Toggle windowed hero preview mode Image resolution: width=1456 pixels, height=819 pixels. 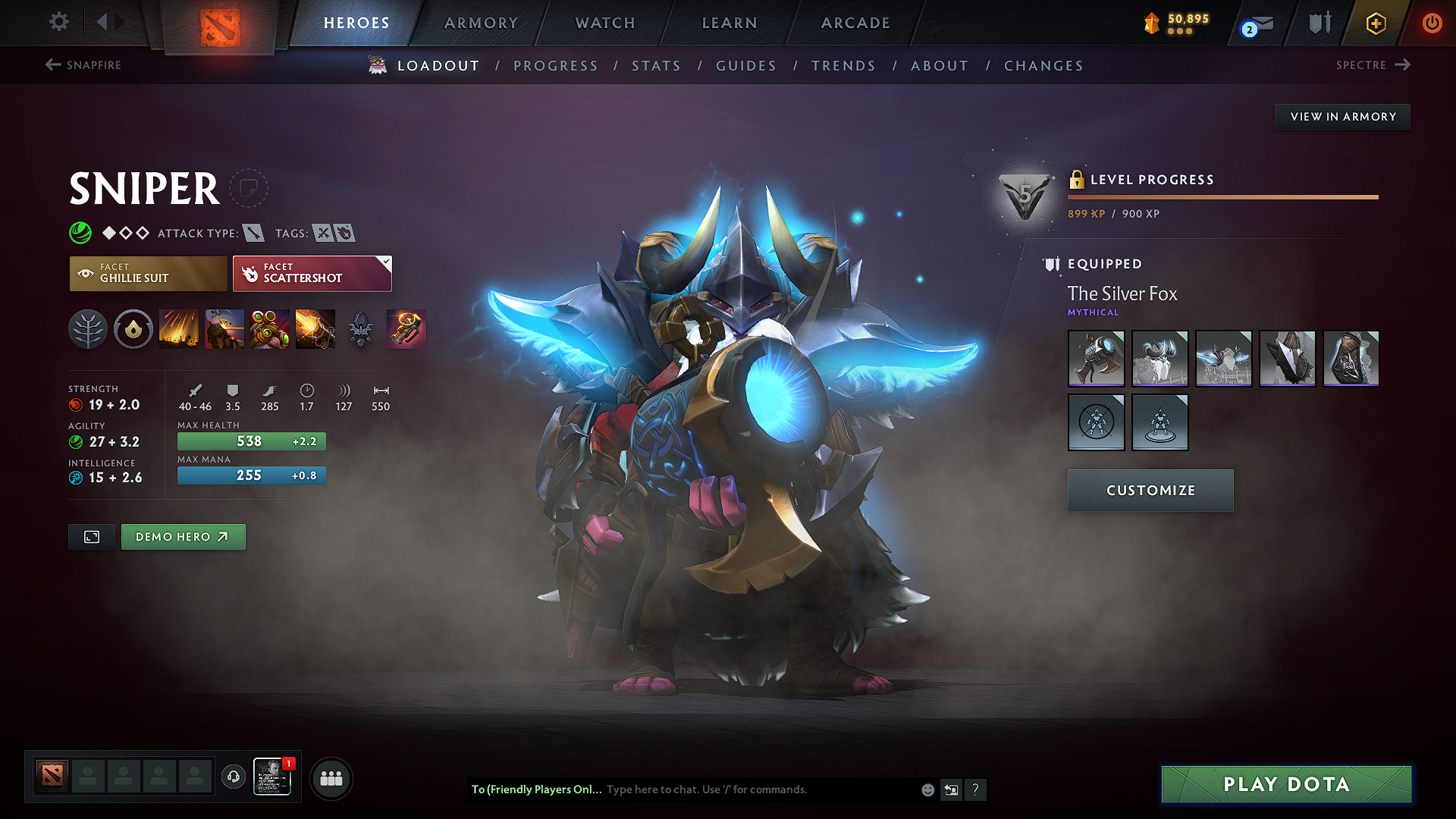[91, 536]
